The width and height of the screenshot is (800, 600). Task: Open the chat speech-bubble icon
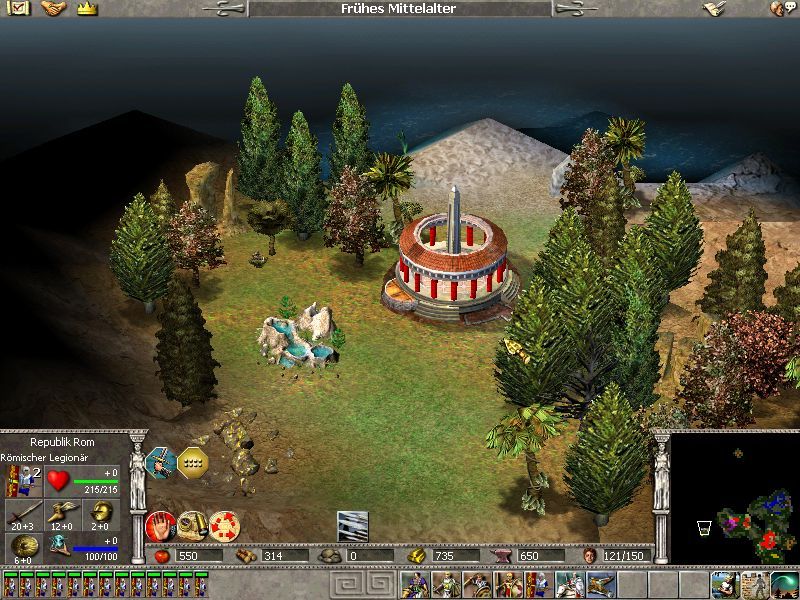click(x=778, y=8)
